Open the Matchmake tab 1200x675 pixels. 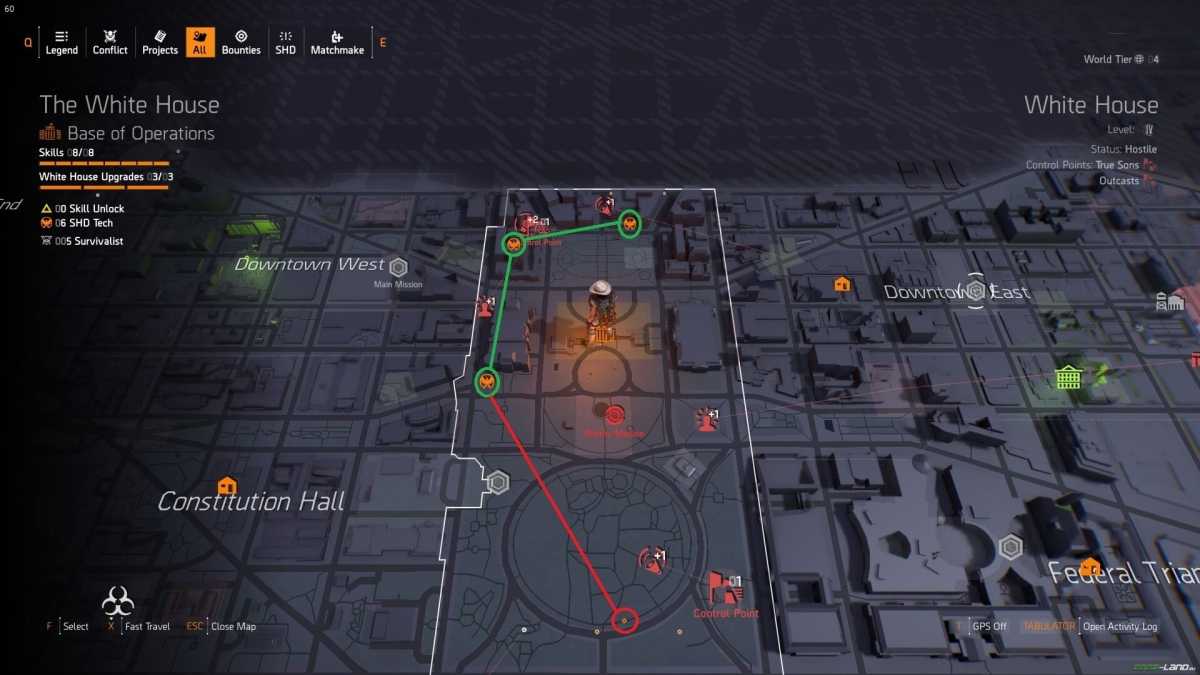pos(337,42)
